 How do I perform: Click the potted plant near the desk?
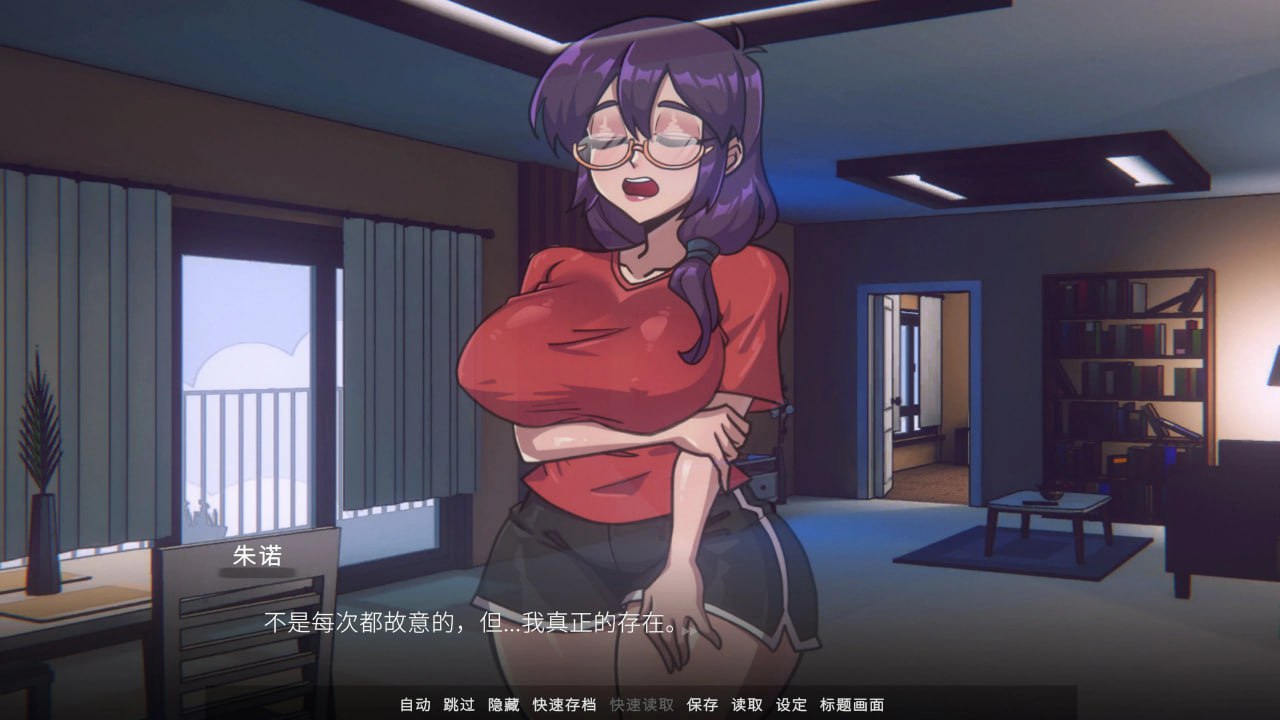tap(40, 470)
